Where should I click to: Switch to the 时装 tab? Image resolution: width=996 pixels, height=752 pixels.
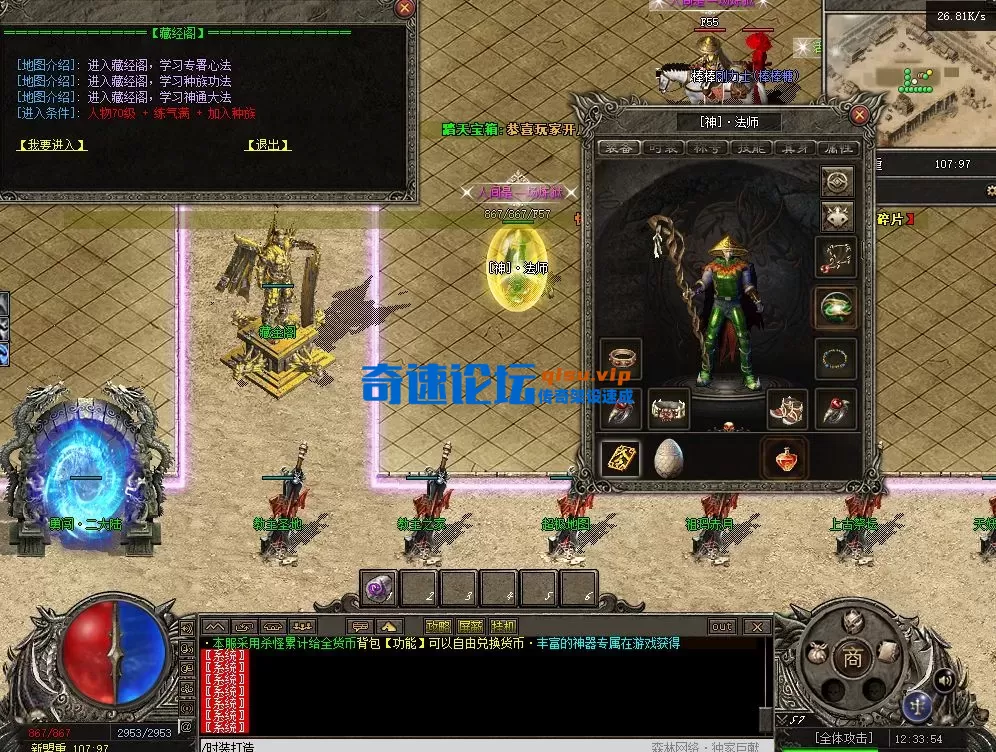click(667, 148)
